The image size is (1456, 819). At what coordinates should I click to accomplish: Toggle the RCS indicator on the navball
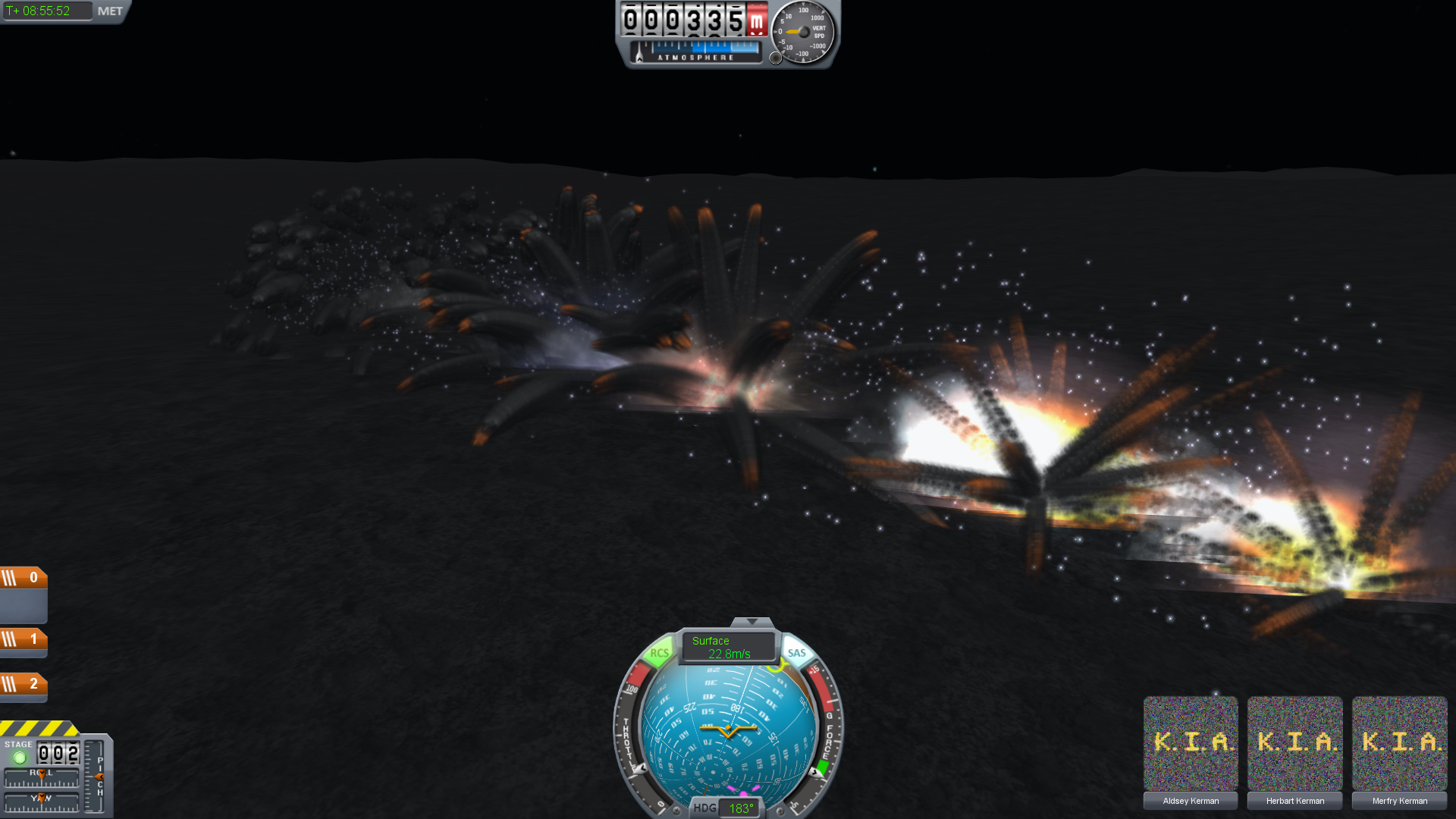coord(658,653)
